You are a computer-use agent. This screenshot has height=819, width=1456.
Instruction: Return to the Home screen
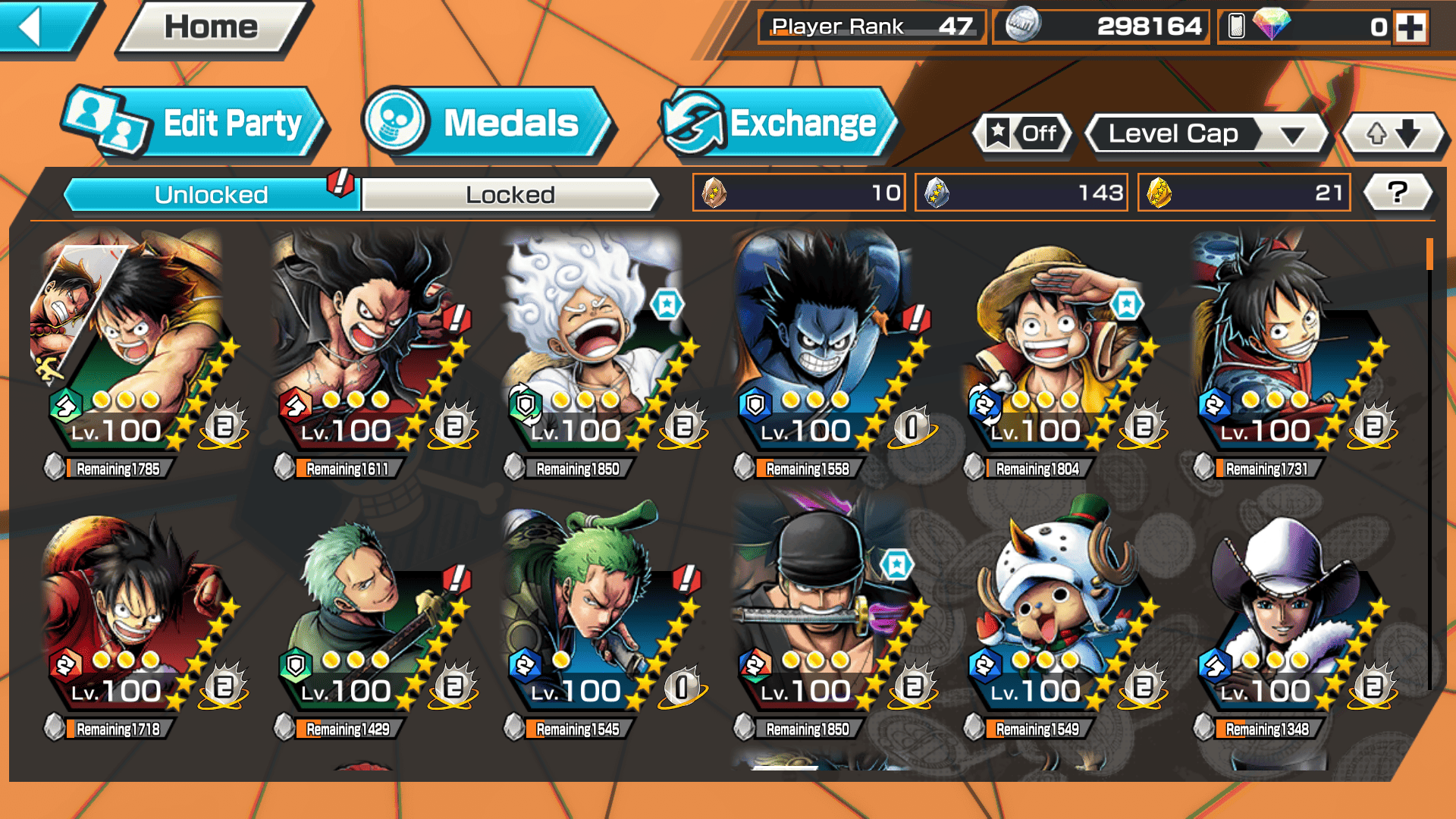(212, 27)
